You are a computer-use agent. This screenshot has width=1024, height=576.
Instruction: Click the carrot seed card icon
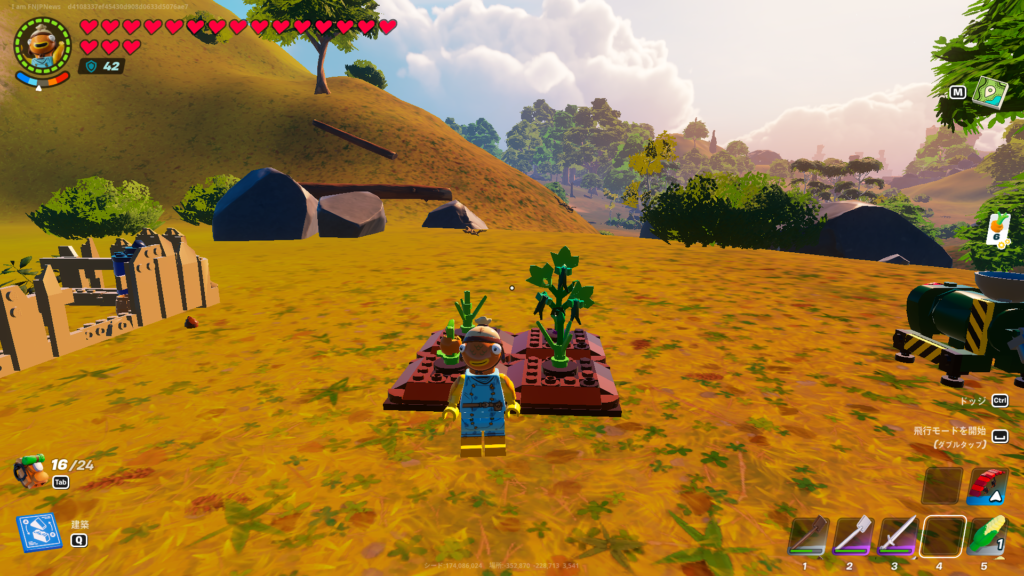tap(998, 229)
